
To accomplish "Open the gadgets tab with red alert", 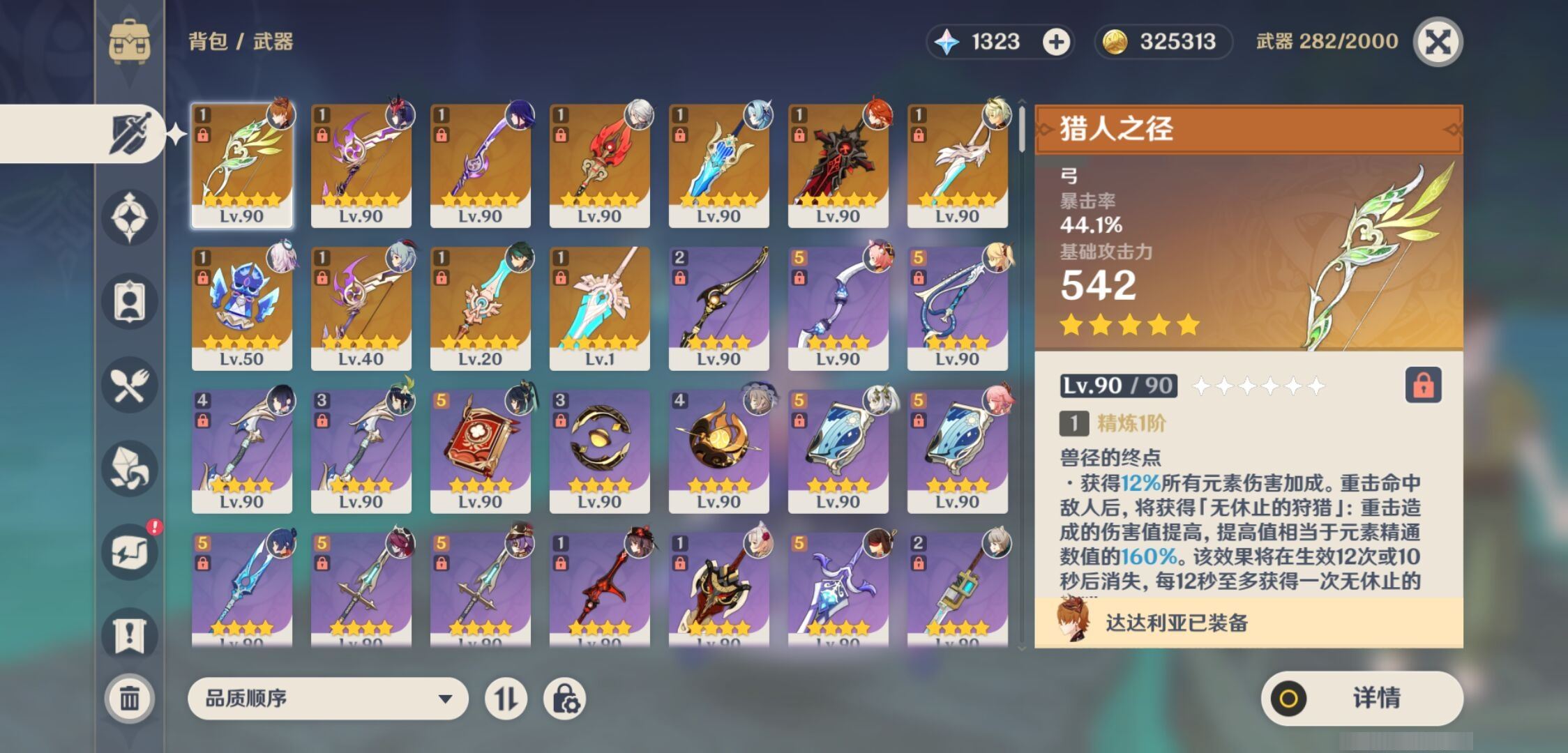I will (130, 552).
